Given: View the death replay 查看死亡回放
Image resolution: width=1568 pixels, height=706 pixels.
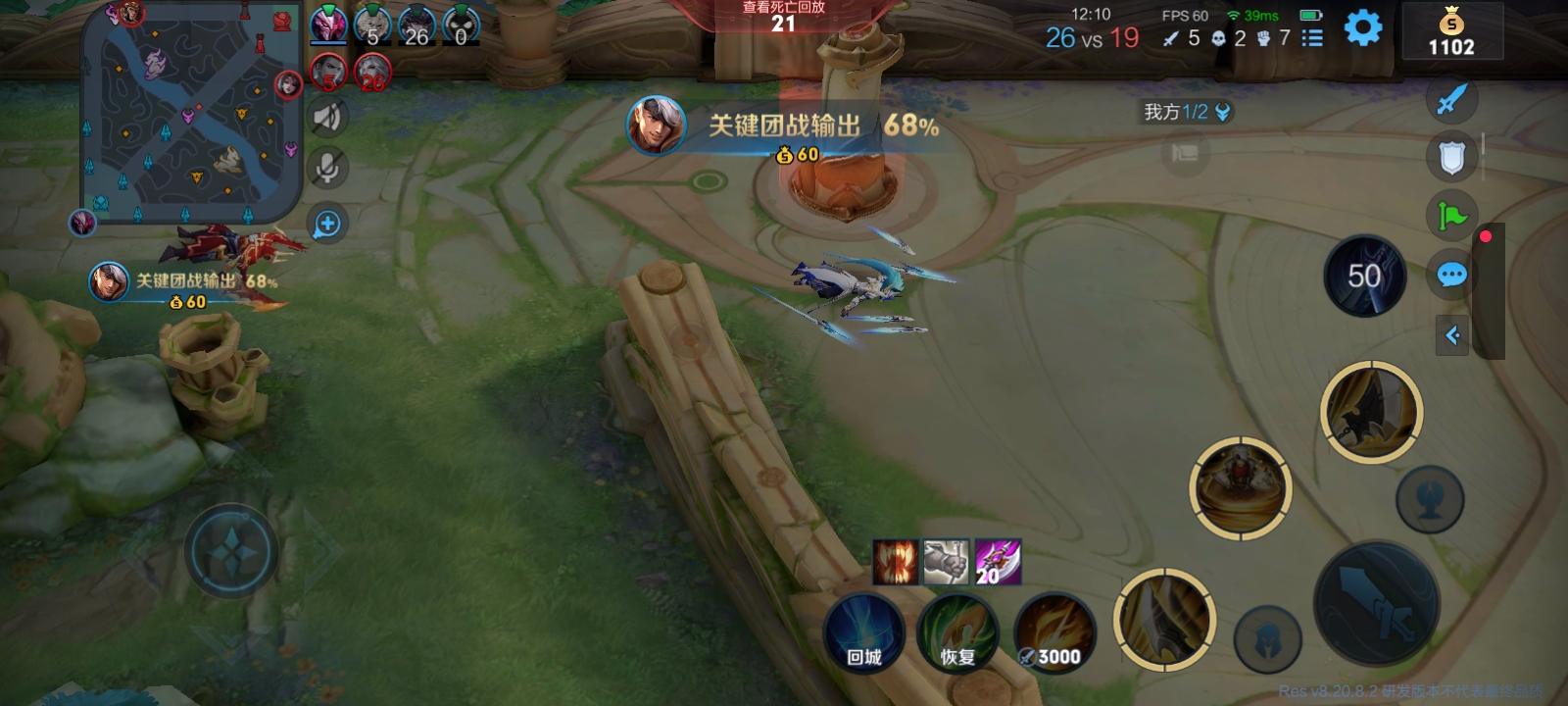Looking at the screenshot, I should (783, 16).
